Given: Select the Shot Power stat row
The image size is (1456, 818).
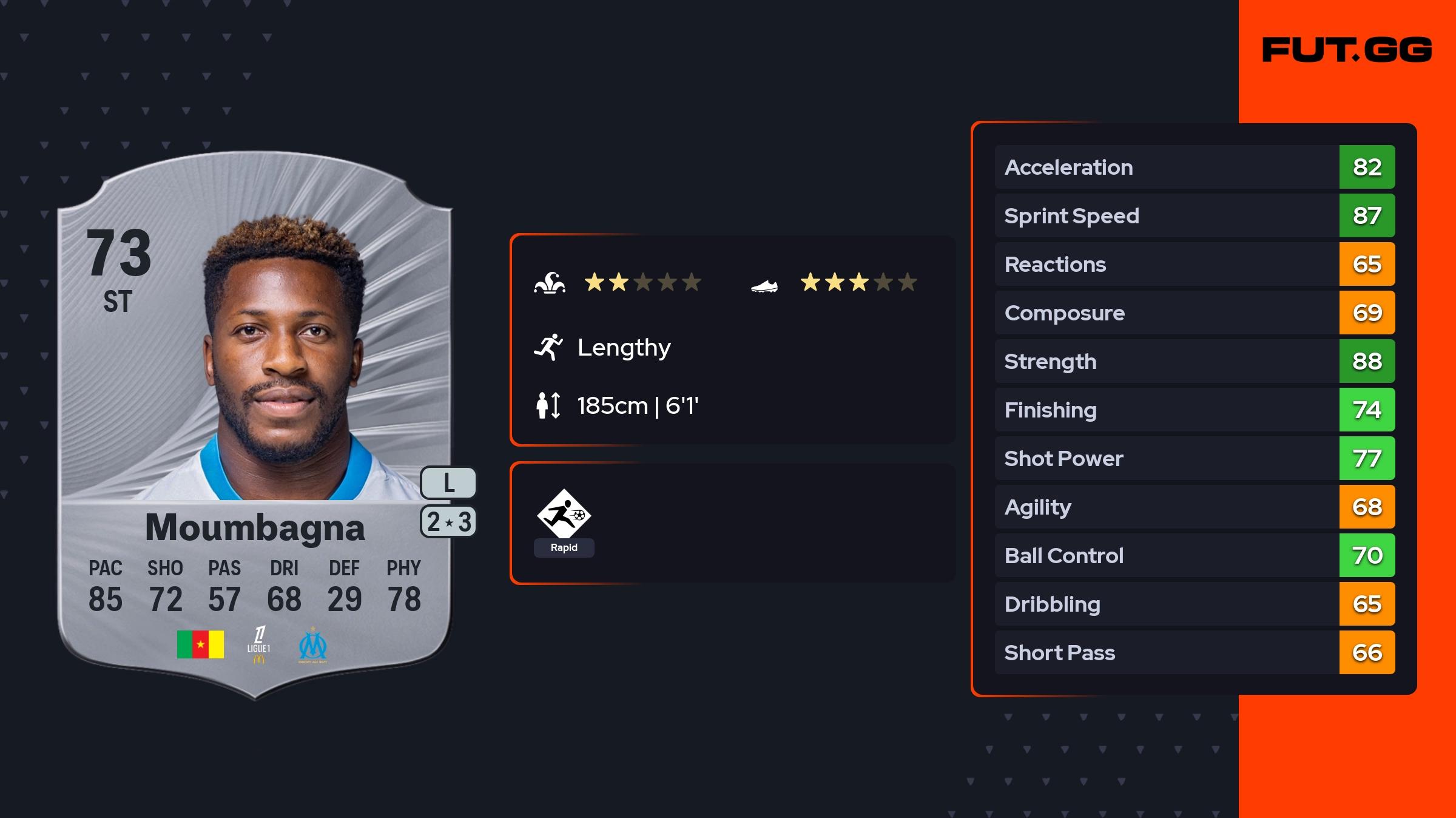Looking at the screenshot, I should click(1195, 459).
